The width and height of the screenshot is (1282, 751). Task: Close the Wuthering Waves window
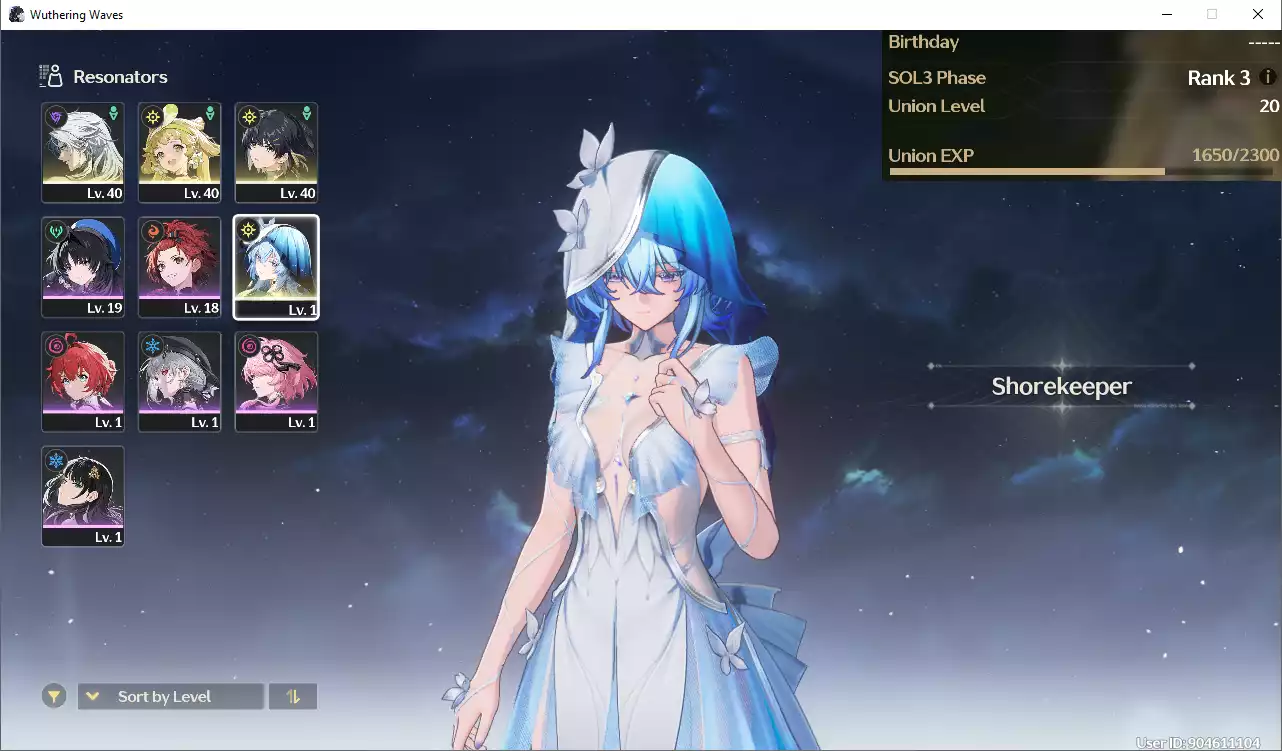pos(1258,14)
